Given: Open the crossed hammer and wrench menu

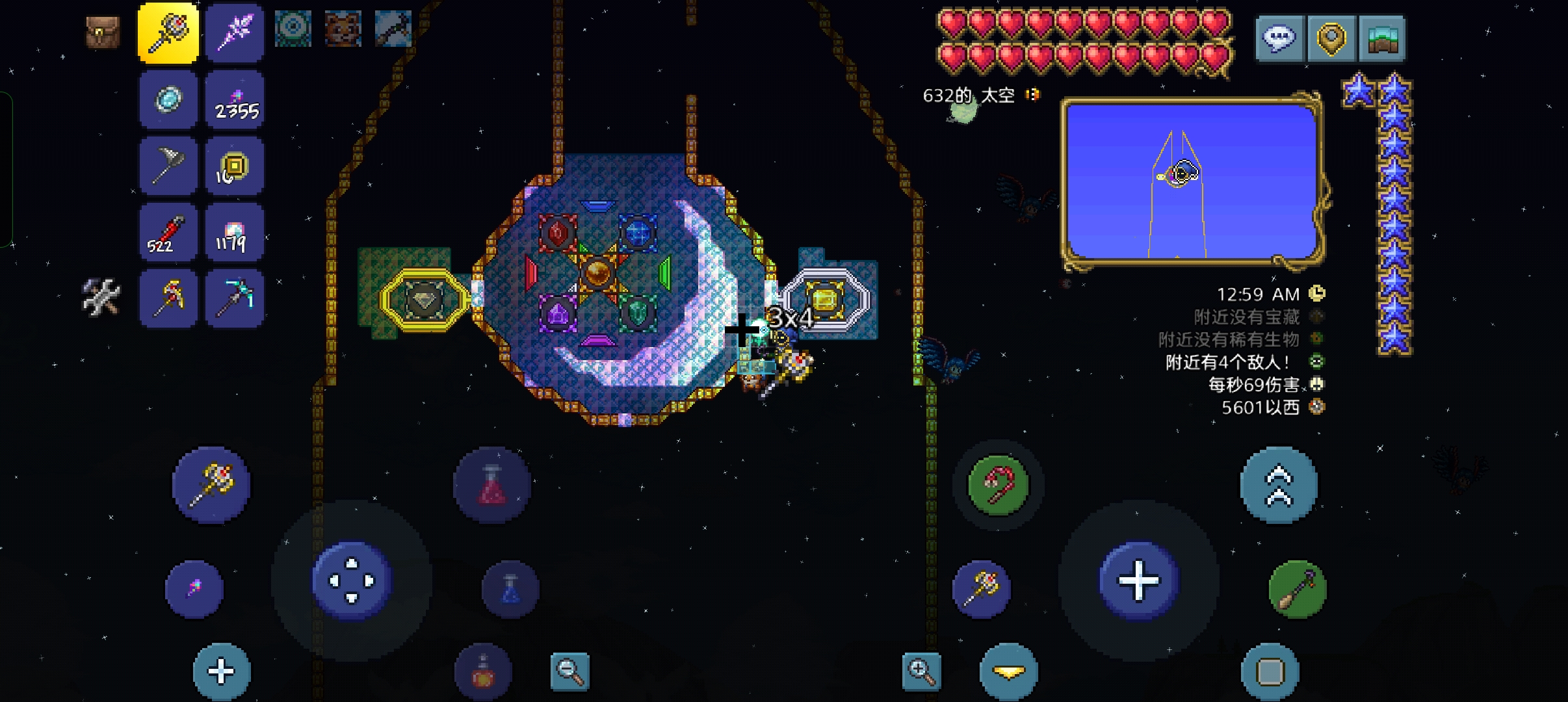Looking at the screenshot, I should coord(101,297).
